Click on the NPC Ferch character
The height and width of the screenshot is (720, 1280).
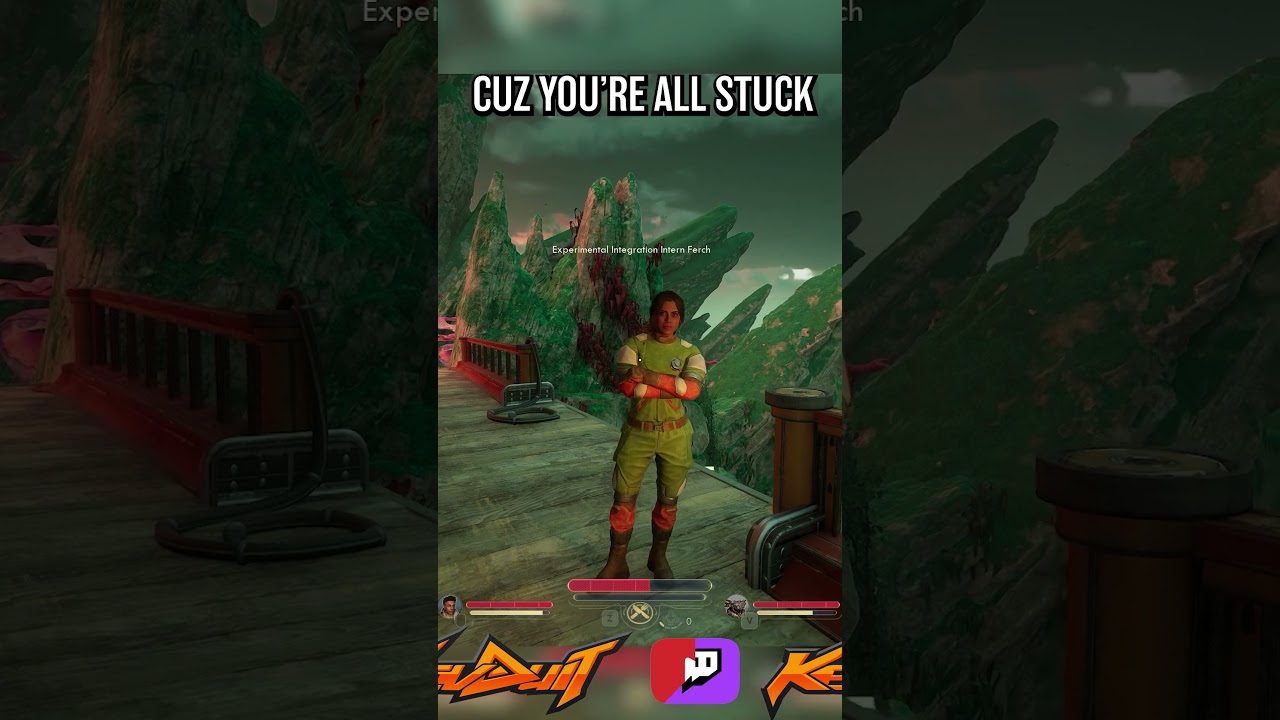[660, 420]
